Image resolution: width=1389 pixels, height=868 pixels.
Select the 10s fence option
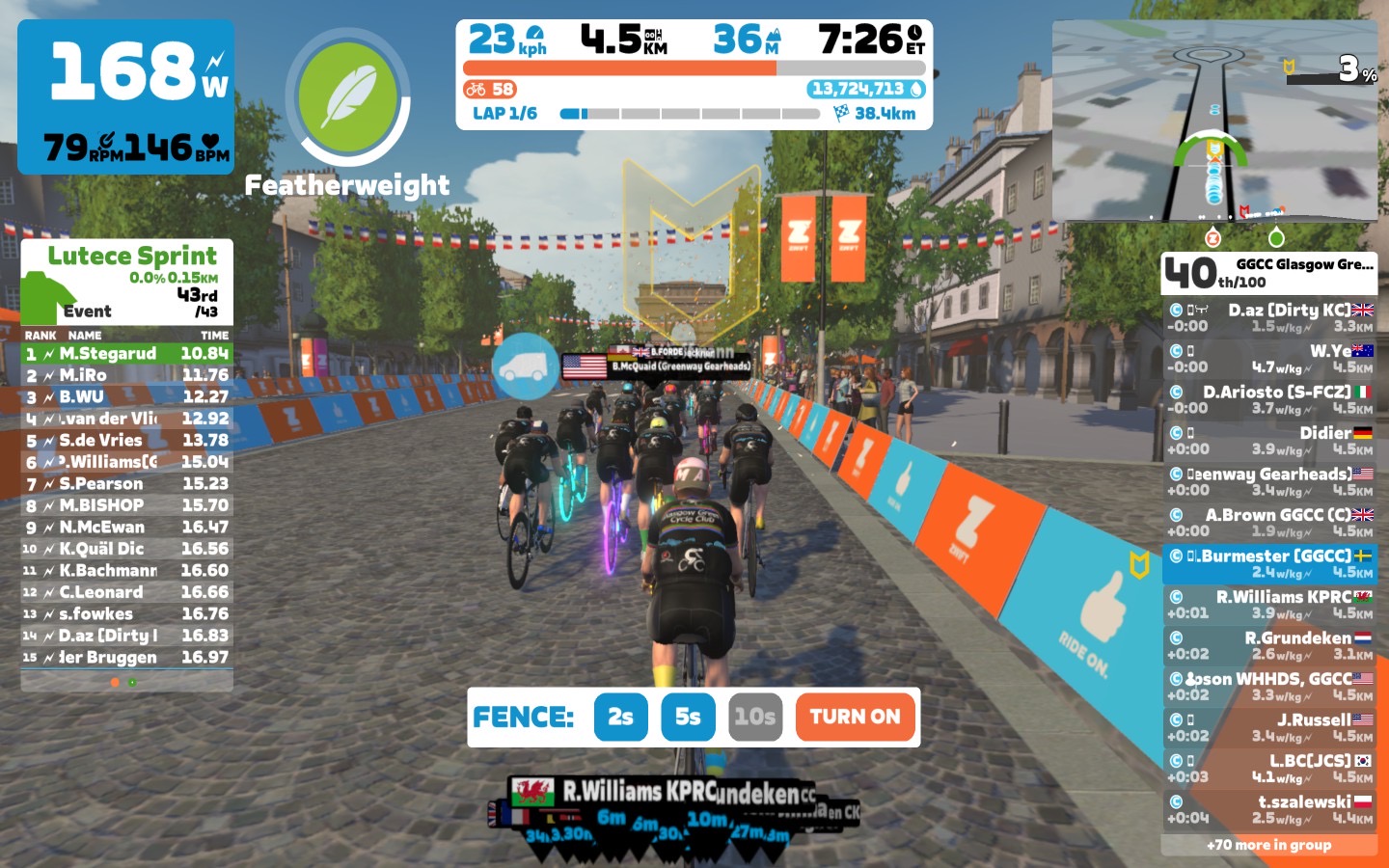pos(754,717)
